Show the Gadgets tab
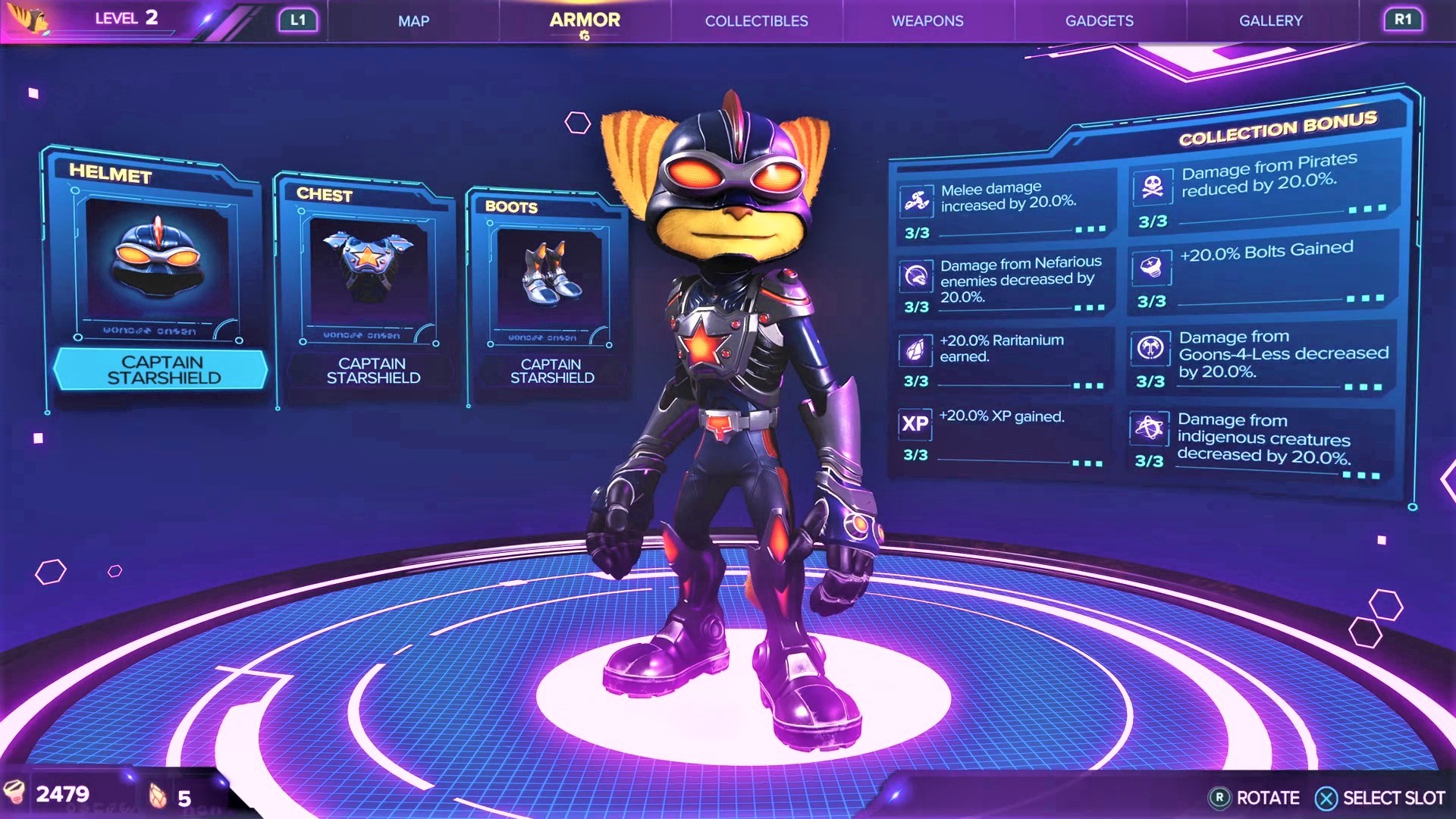This screenshot has height=819, width=1456. point(1099,21)
